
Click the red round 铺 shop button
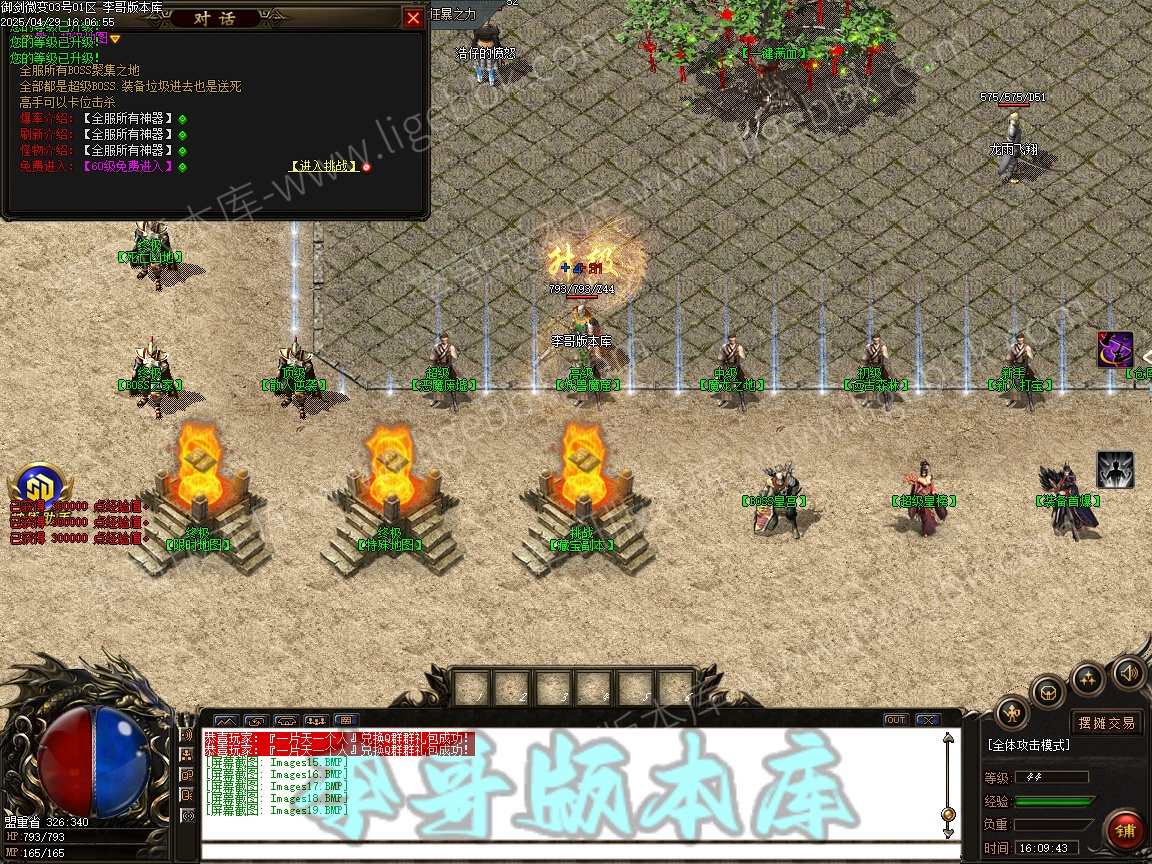(1125, 829)
